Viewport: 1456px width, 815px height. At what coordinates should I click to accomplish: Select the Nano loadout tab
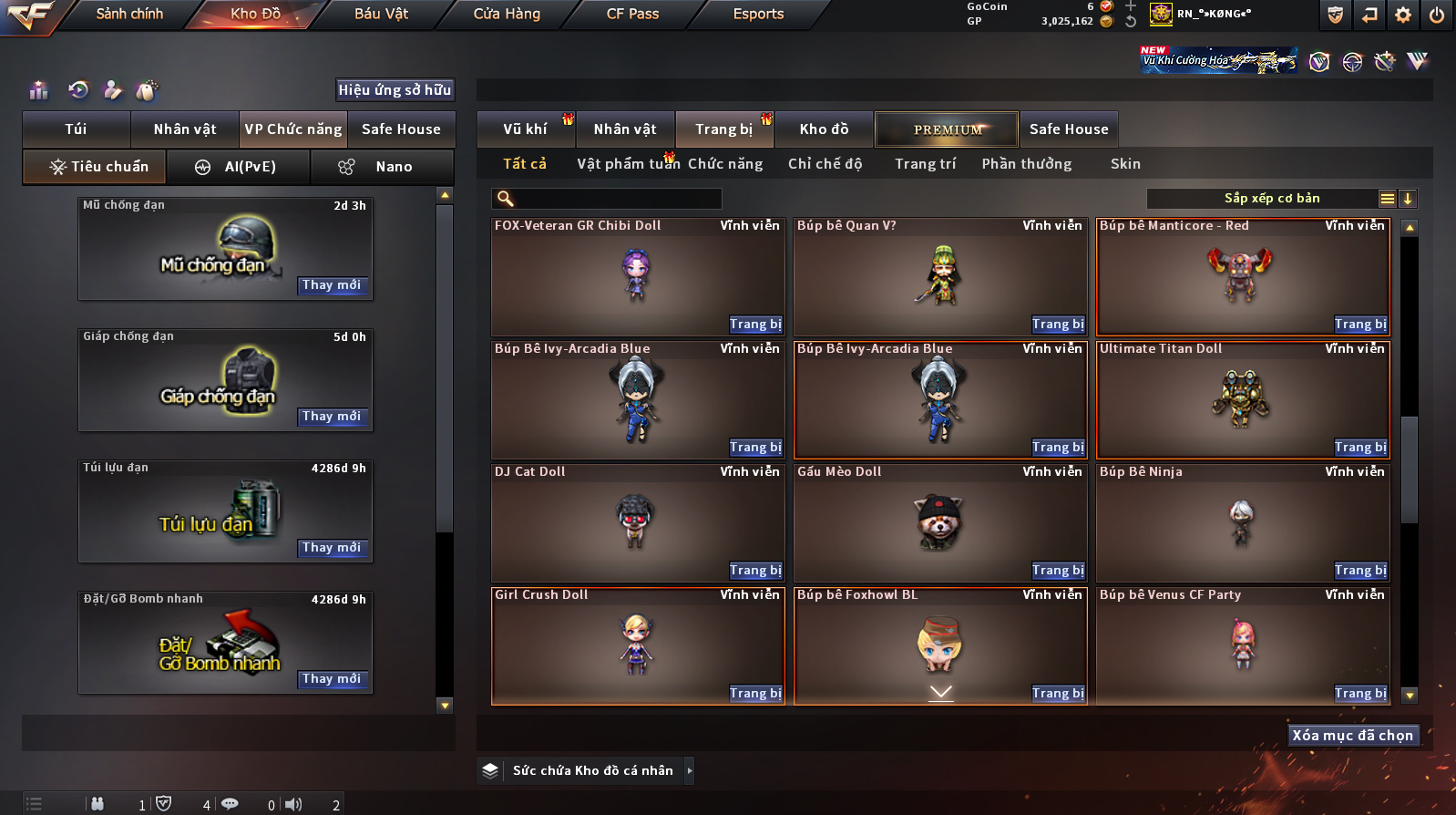coord(383,167)
